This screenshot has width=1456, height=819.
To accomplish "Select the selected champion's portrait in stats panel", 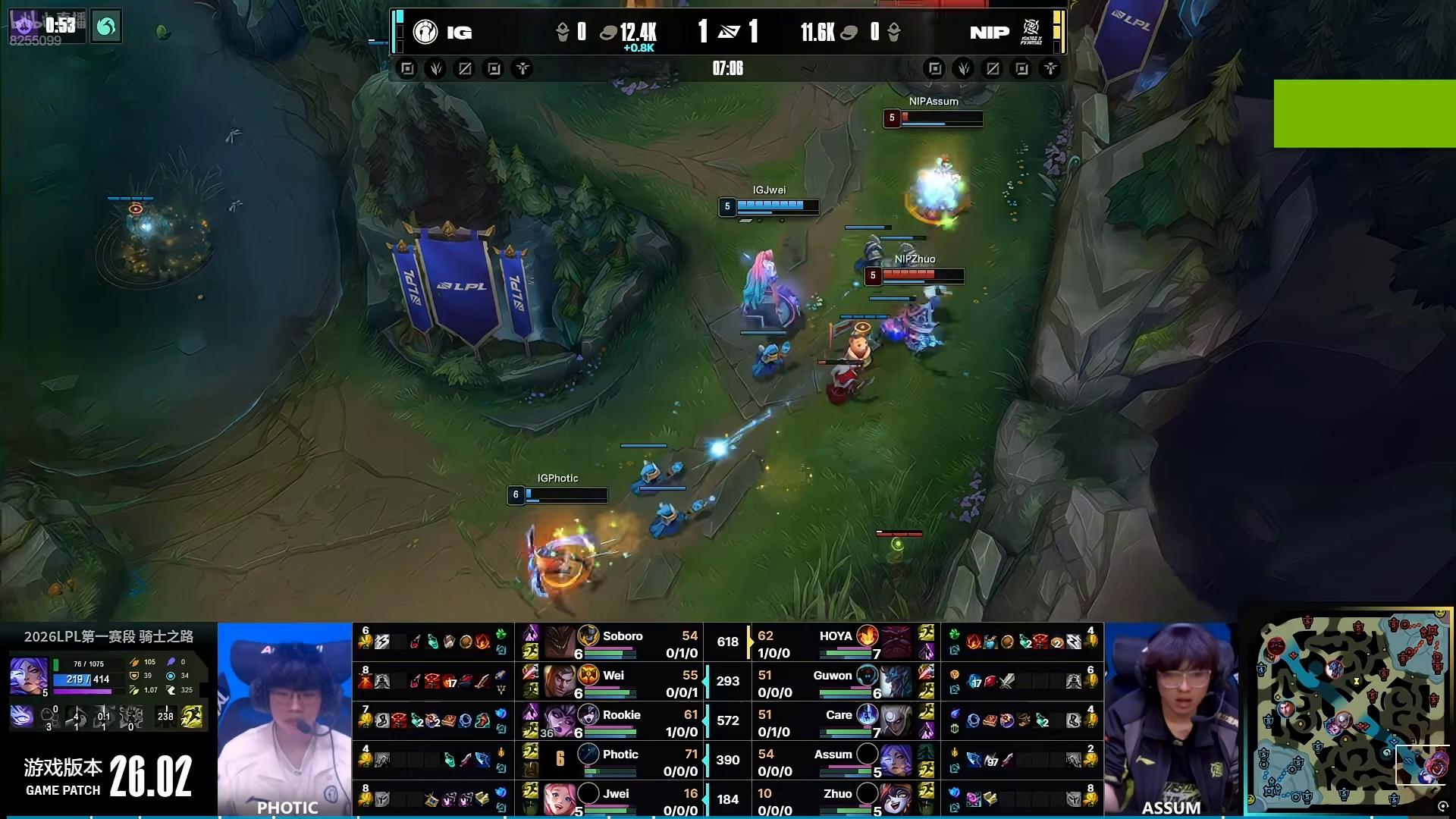I will click(x=29, y=676).
